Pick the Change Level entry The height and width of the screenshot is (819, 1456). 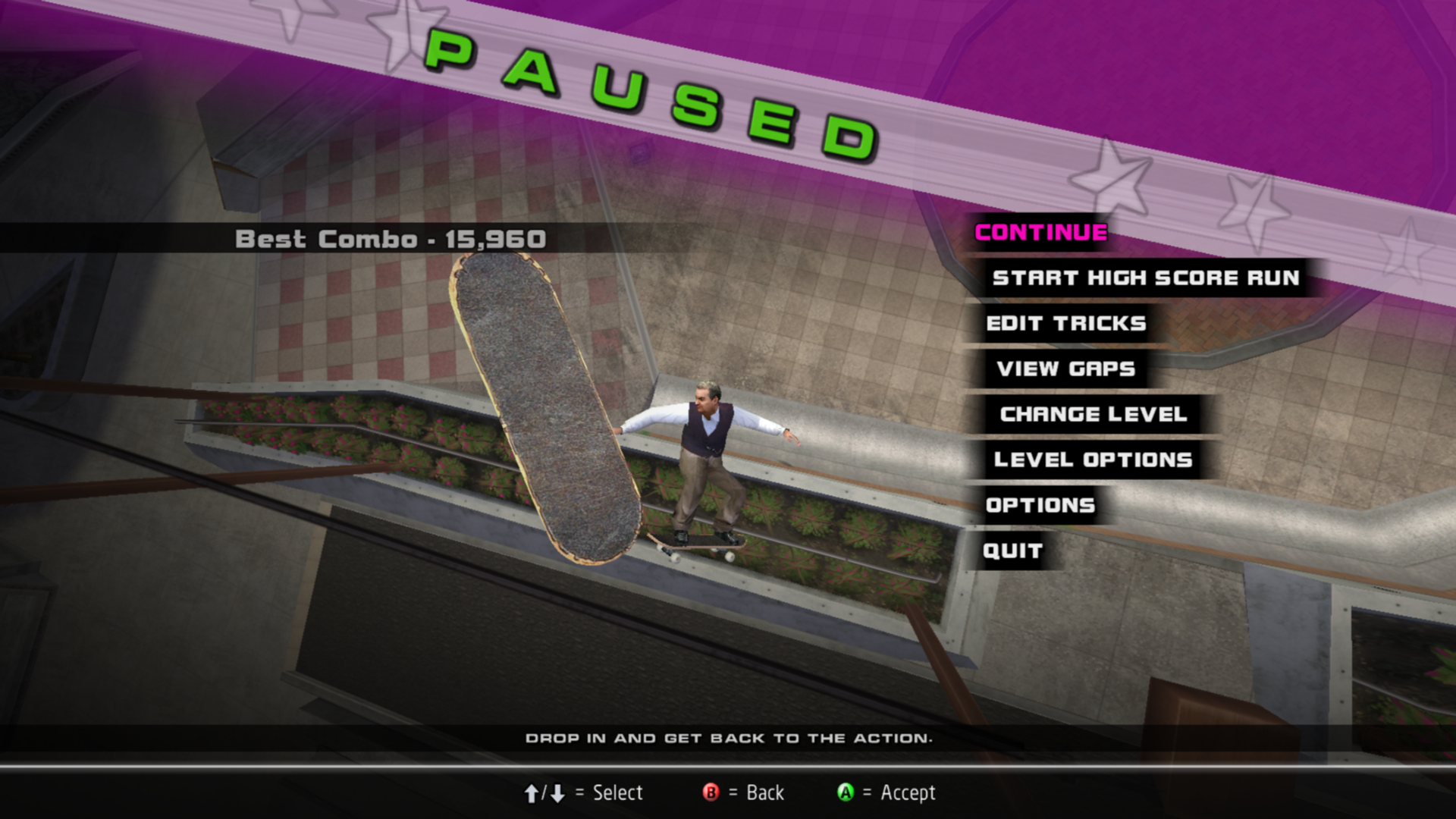coord(1093,415)
